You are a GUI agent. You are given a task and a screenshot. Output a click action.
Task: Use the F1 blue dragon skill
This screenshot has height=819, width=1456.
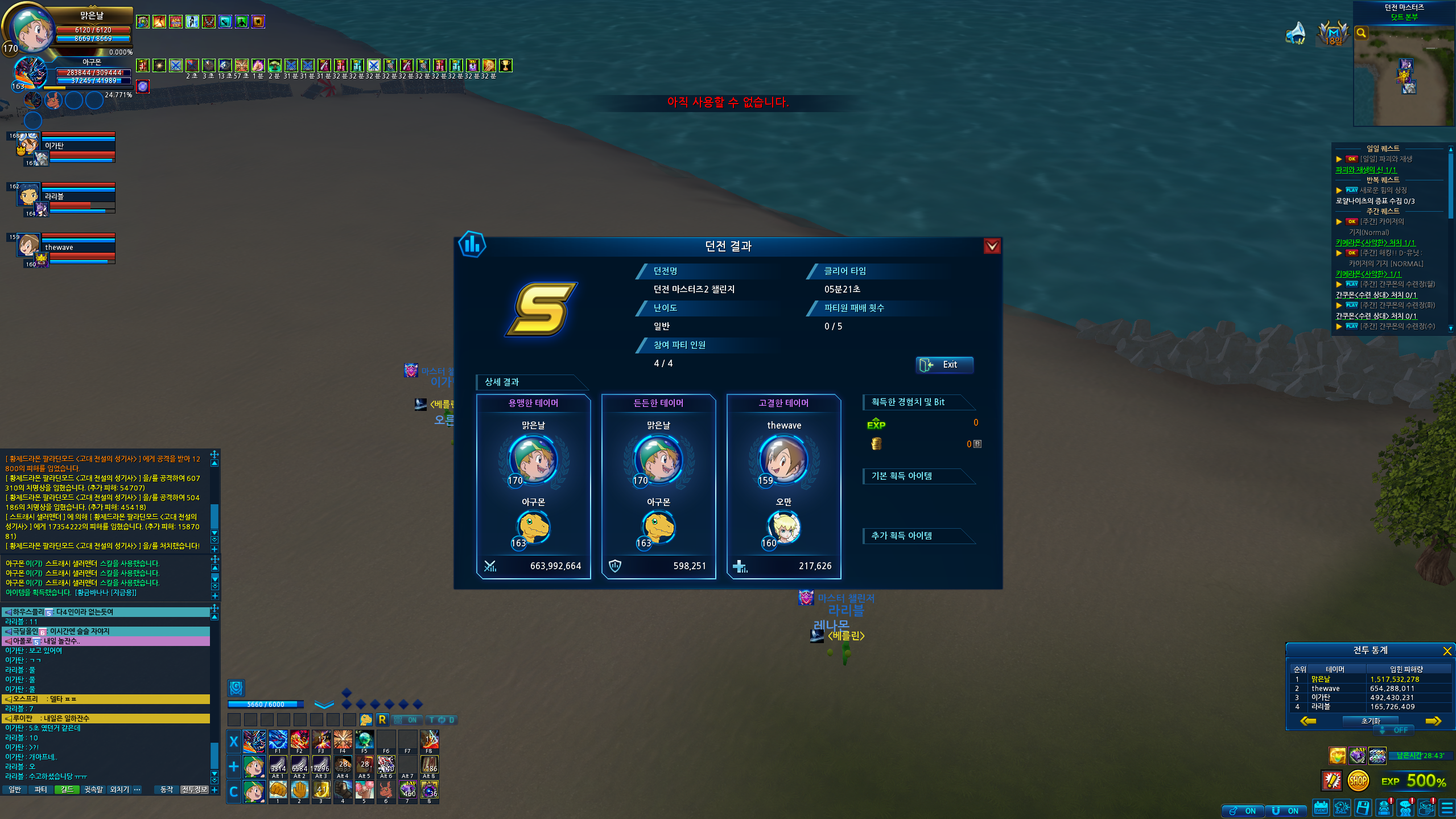point(278,740)
